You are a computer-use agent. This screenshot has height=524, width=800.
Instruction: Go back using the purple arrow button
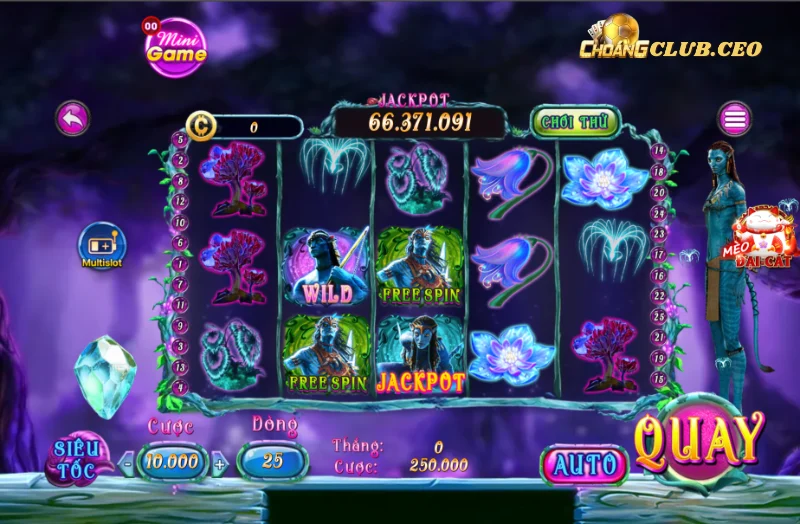click(72, 118)
